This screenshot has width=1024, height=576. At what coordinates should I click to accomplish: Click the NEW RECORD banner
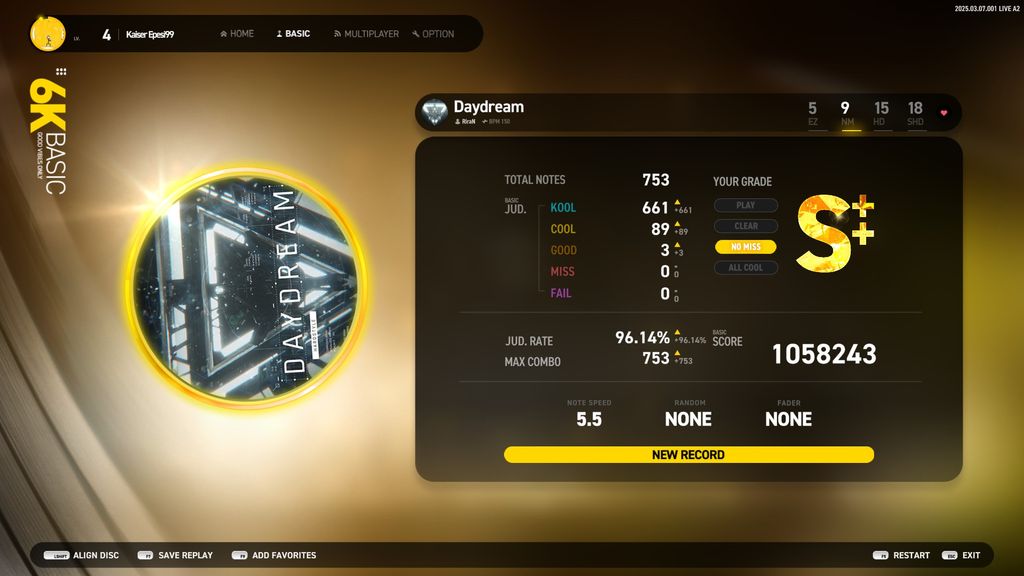click(688, 455)
